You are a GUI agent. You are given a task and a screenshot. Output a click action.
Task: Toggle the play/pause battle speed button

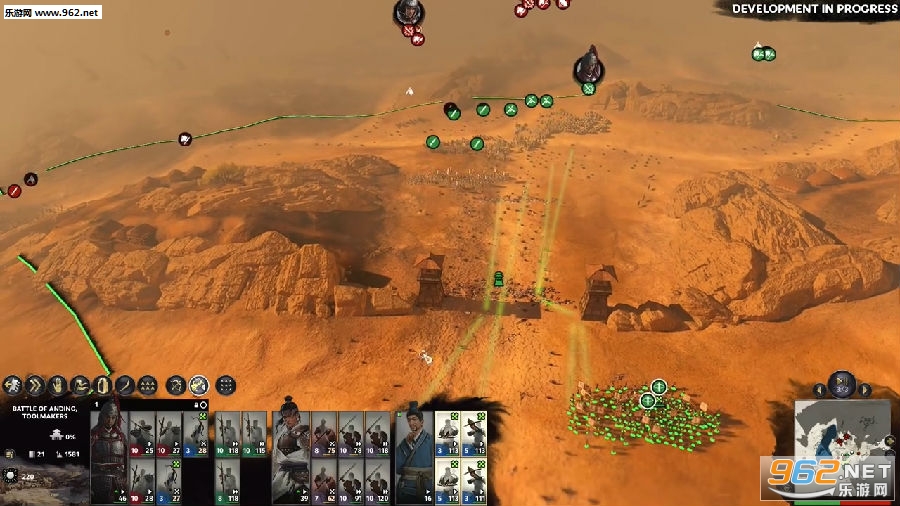click(x=842, y=382)
